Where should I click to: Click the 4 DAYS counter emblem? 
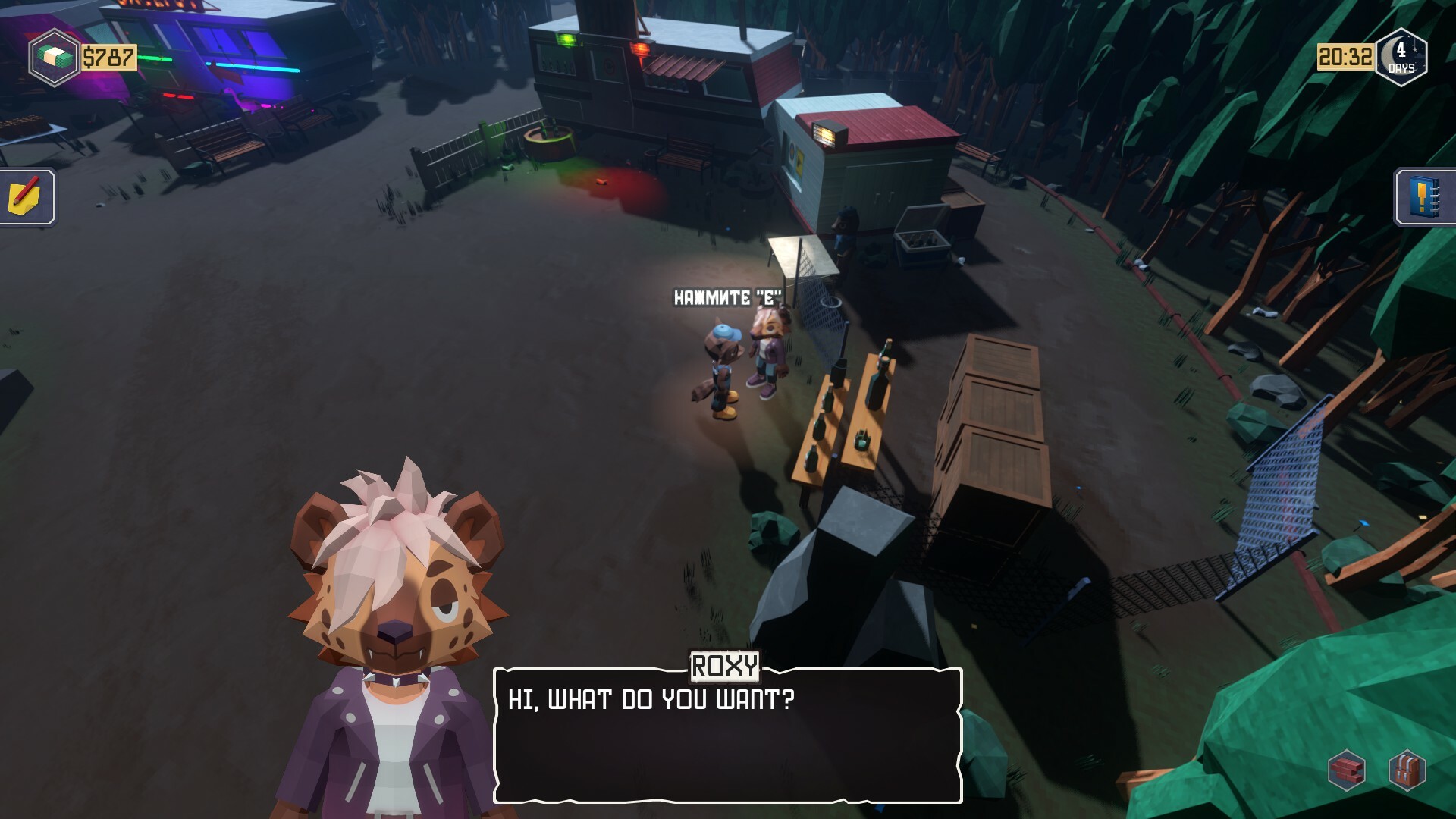tap(1401, 57)
